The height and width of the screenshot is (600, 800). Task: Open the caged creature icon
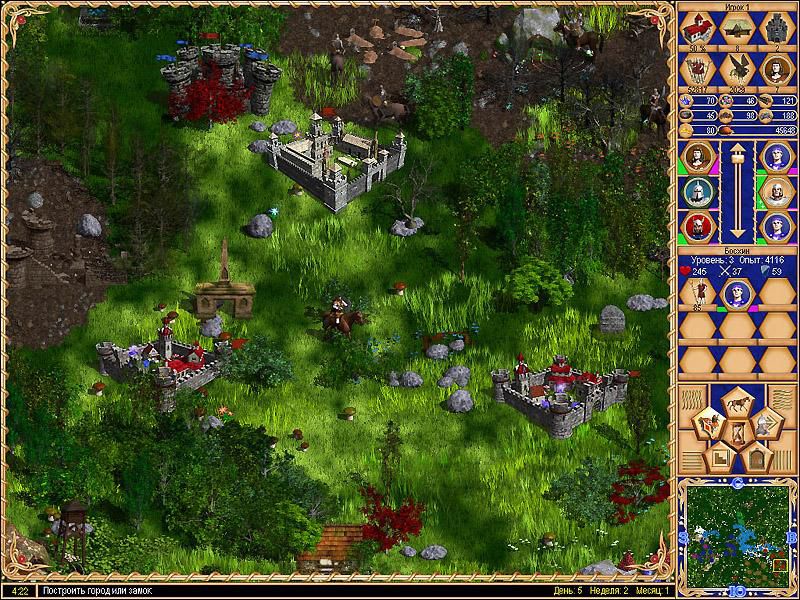pyautogui.click(x=697, y=69)
